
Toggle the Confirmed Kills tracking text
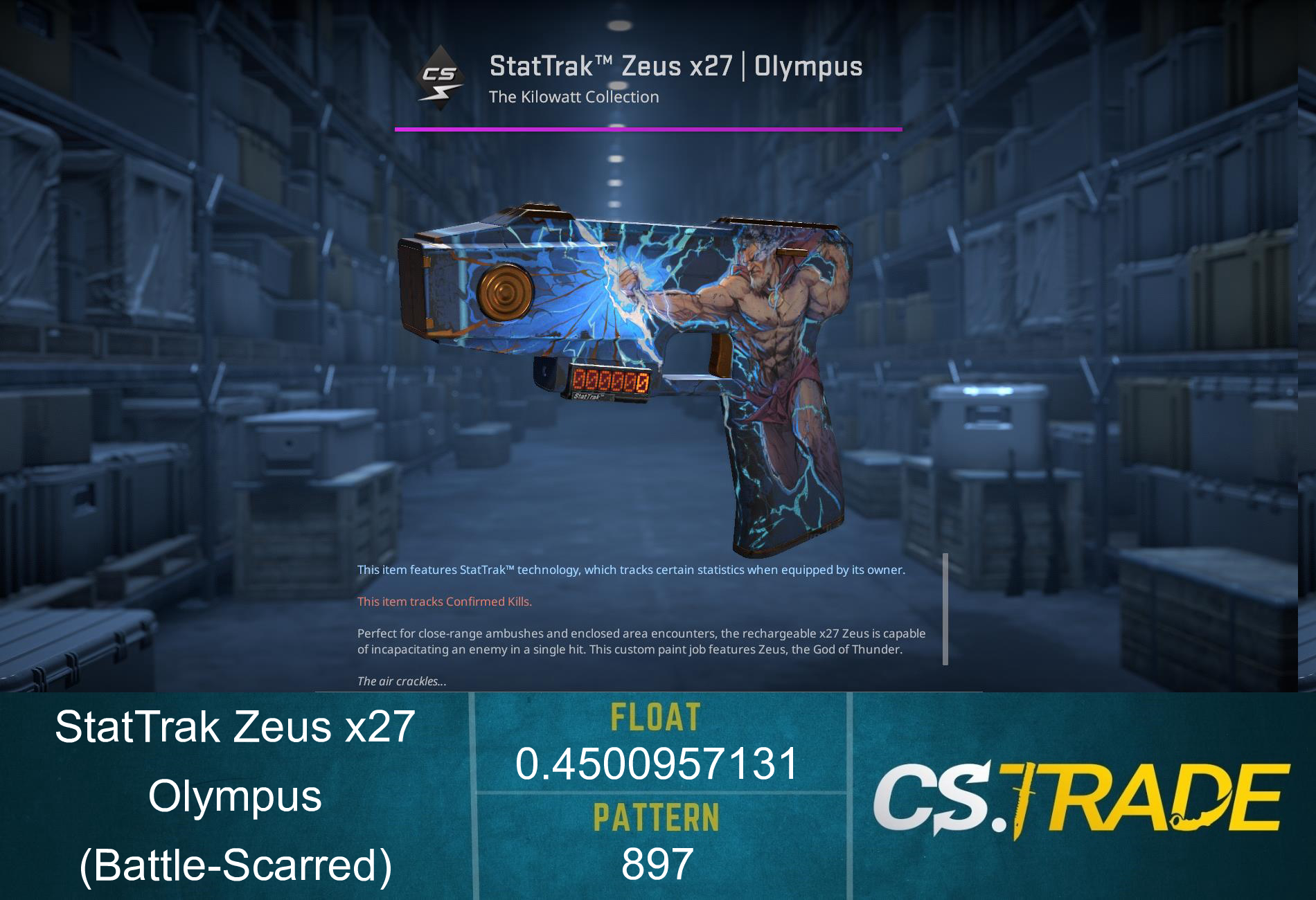click(x=443, y=602)
